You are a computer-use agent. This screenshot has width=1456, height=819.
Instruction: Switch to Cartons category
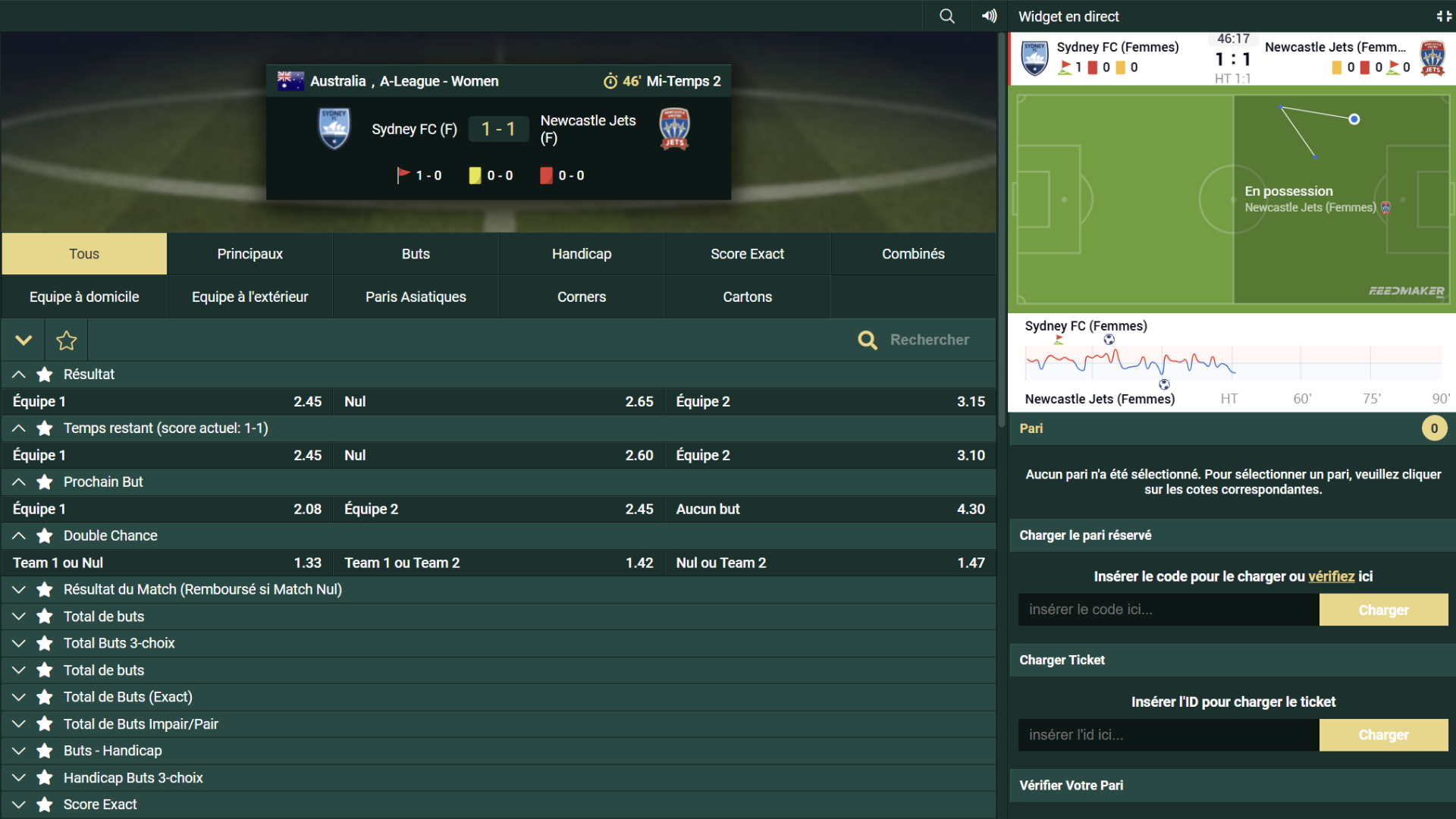click(x=747, y=297)
